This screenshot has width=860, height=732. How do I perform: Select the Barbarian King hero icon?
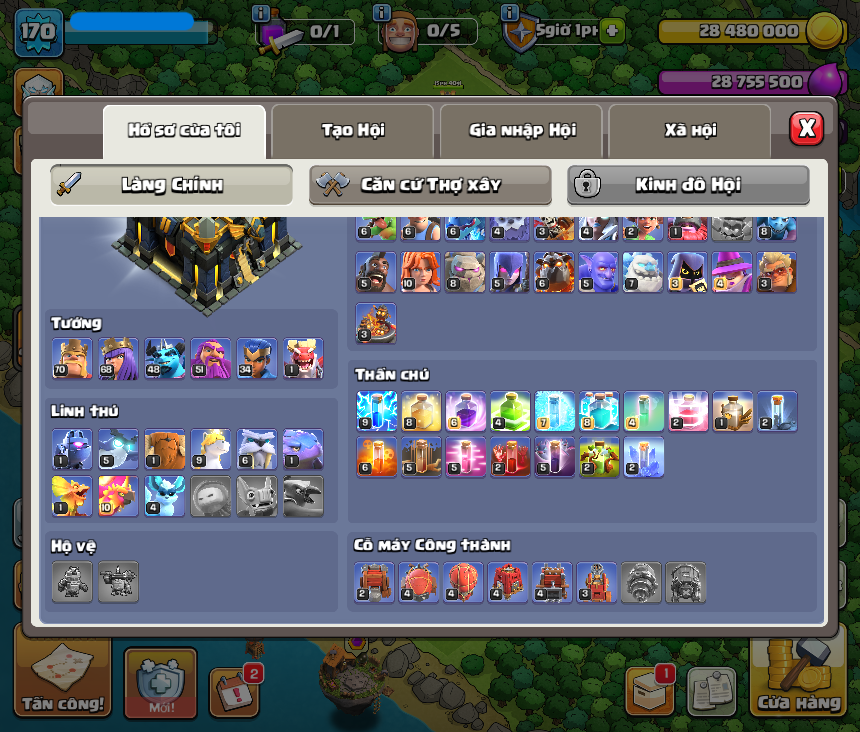tap(72, 359)
